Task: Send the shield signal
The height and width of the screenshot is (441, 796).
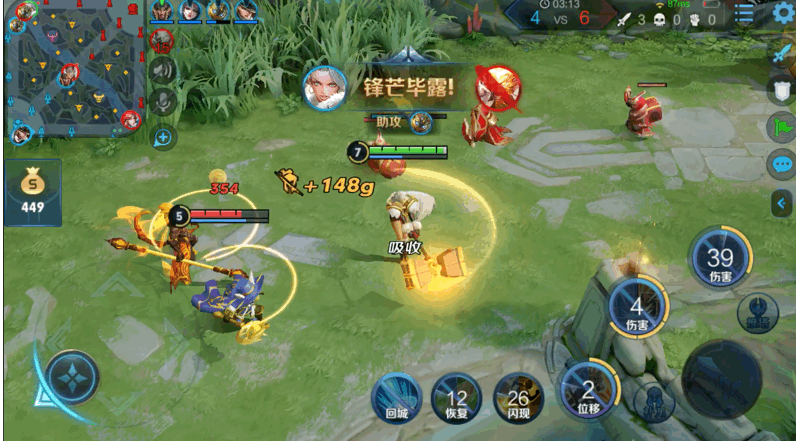Action: click(781, 91)
